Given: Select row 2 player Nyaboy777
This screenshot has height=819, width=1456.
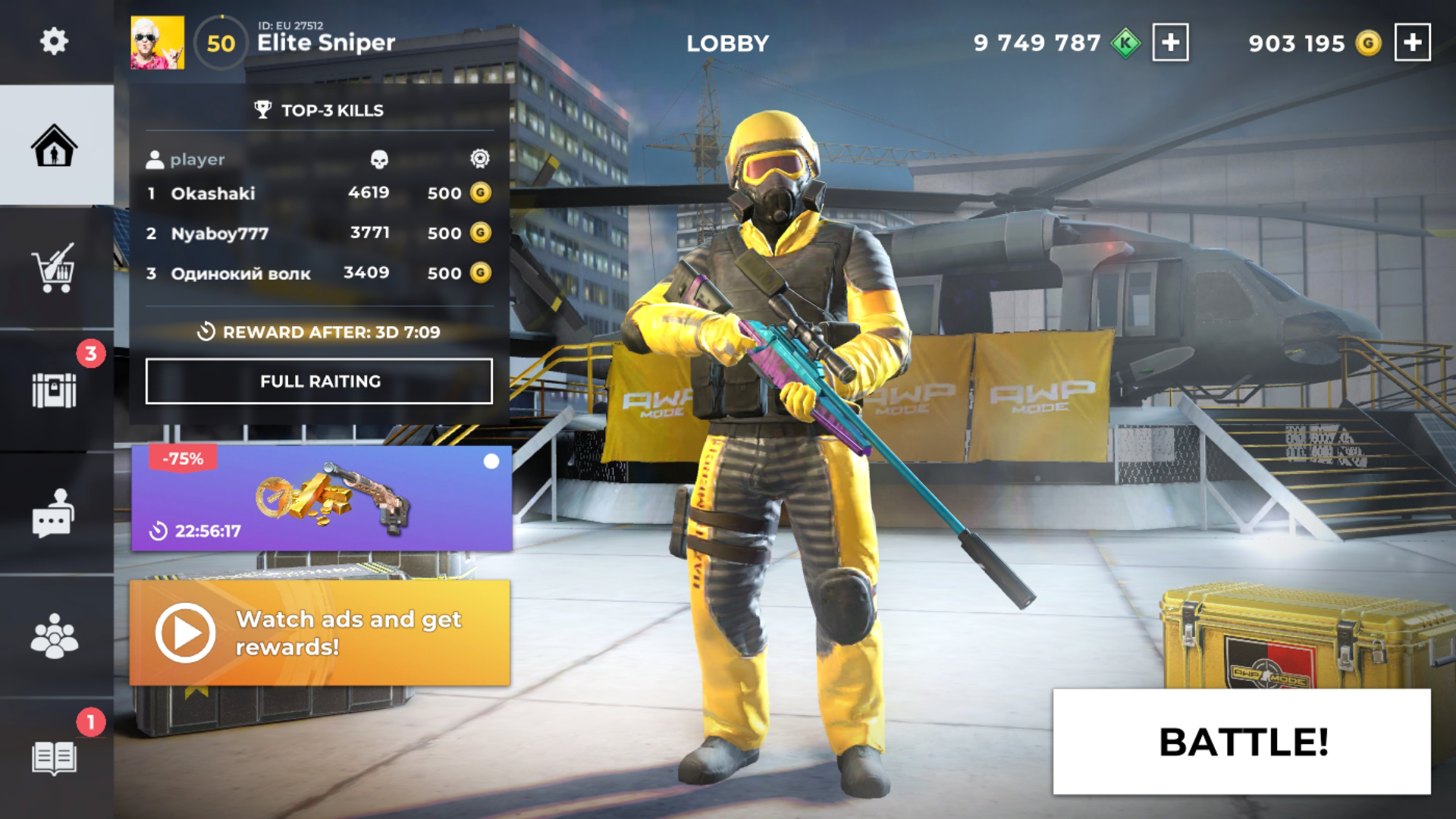Looking at the screenshot, I should click(x=220, y=232).
